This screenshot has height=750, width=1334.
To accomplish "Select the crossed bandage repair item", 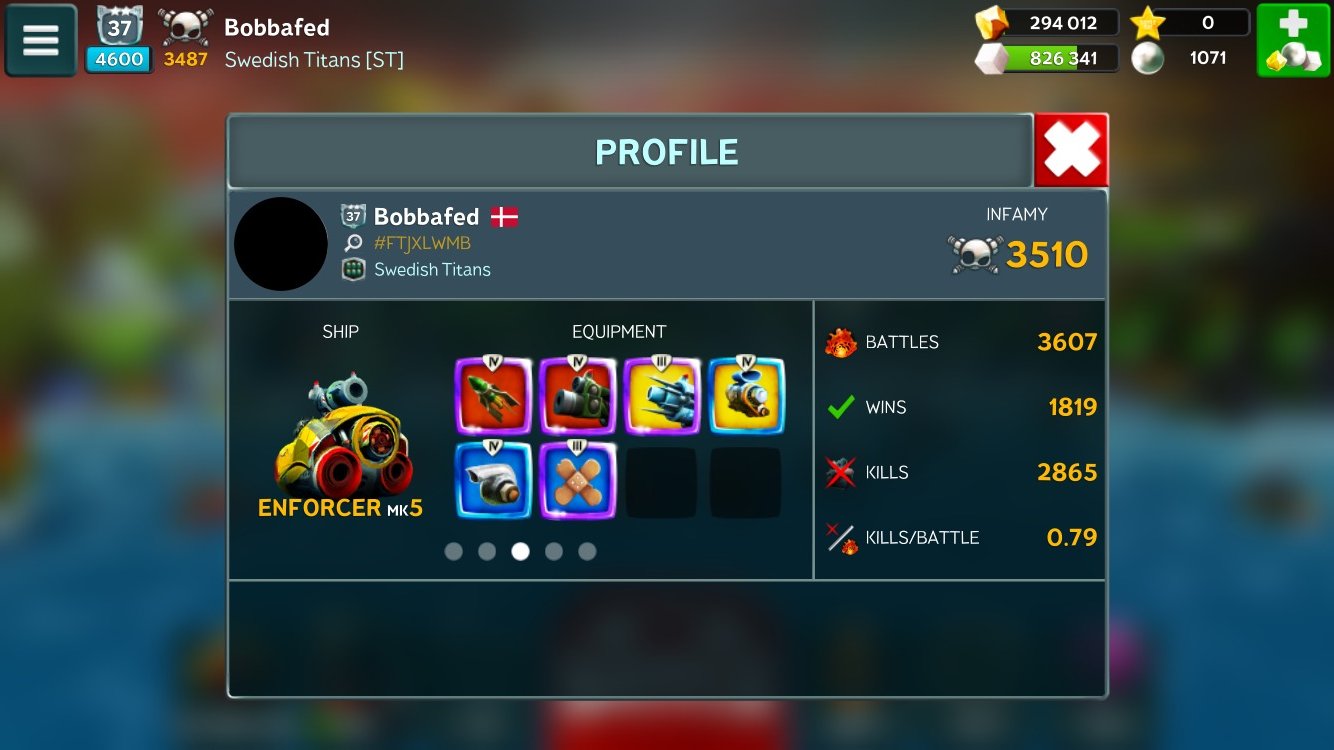I will pos(577,481).
